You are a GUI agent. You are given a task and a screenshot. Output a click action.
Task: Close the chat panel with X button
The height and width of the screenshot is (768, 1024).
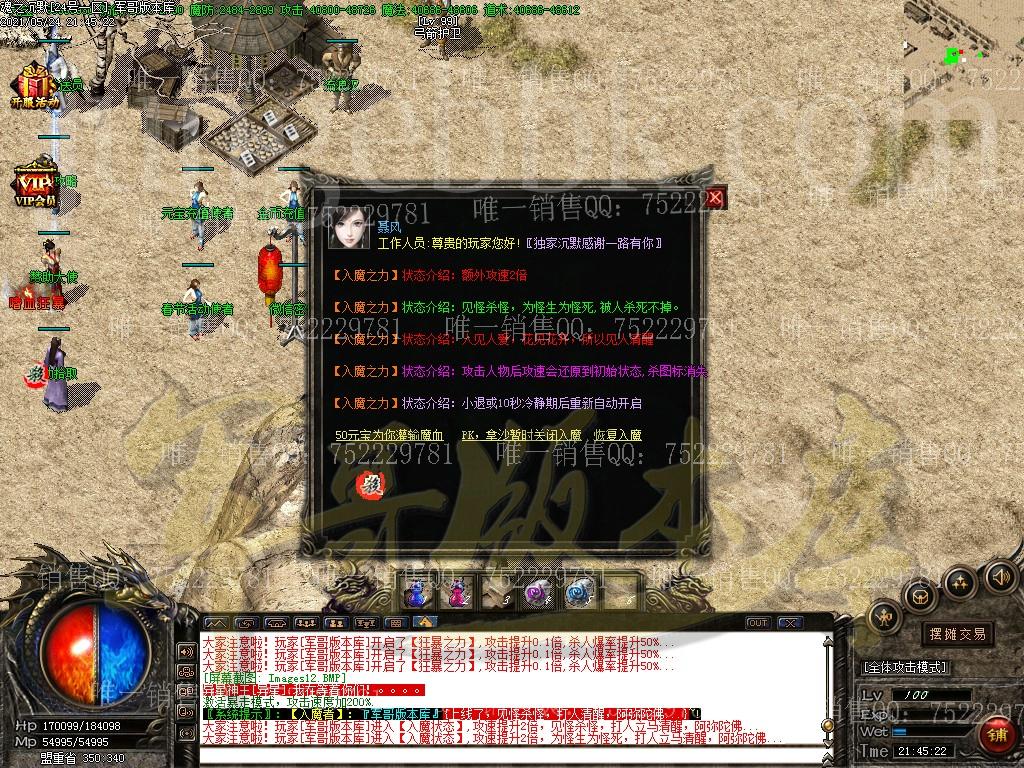click(x=788, y=623)
